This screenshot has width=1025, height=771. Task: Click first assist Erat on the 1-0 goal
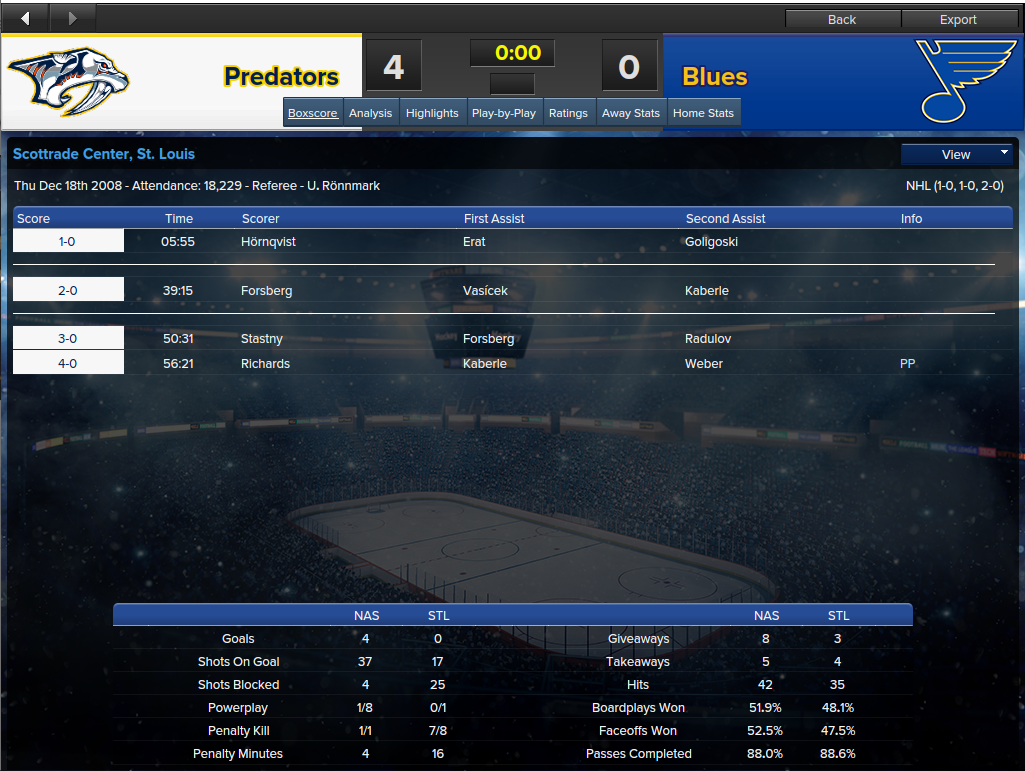(x=475, y=241)
